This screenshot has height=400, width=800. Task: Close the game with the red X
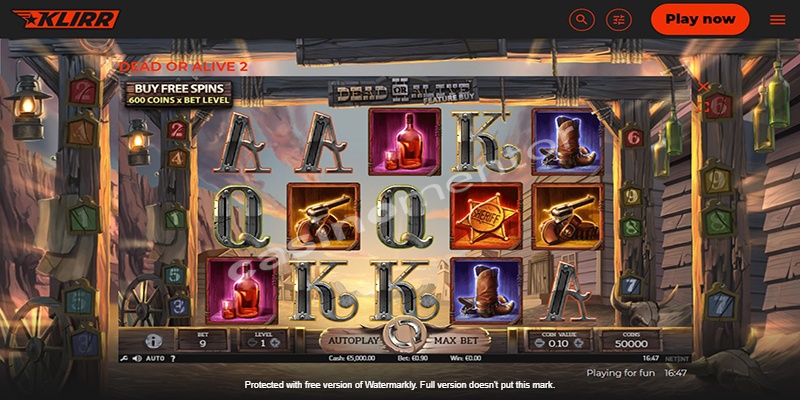704,87
